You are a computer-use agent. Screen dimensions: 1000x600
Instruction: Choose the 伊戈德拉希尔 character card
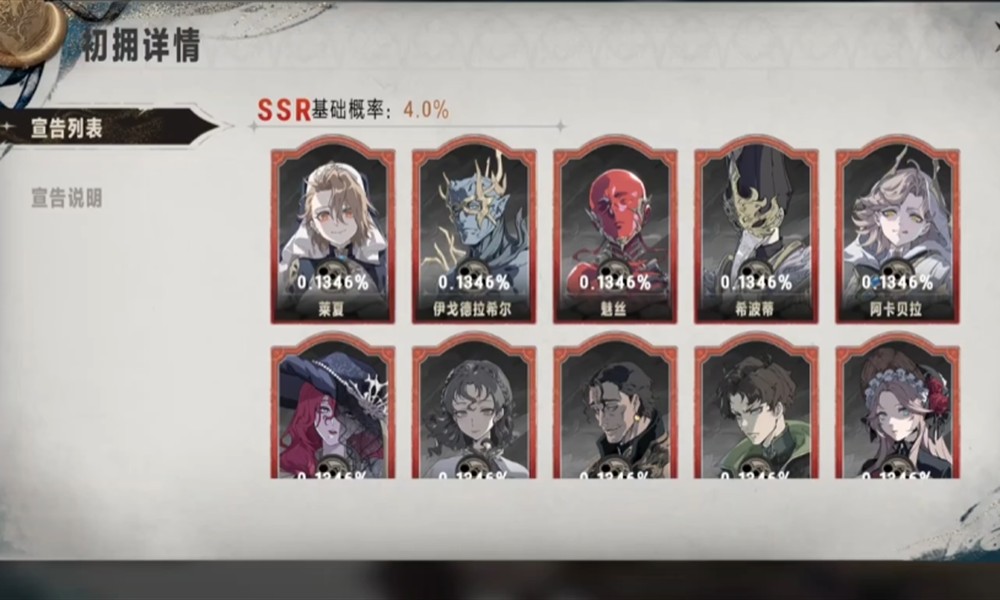[473, 234]
